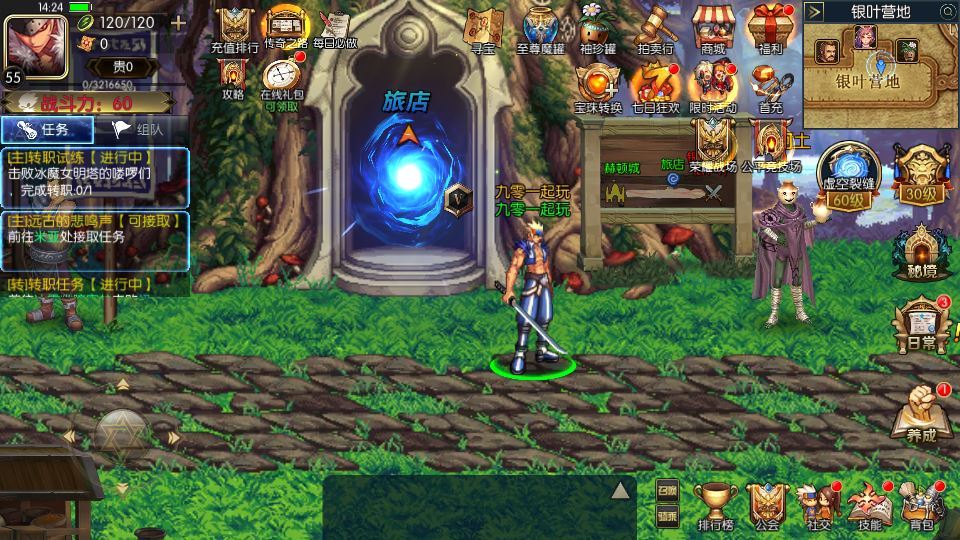Switch to the 组队 team tab
Screen dimensions: 960x540
pyautogui.click(x=141, y=129)
